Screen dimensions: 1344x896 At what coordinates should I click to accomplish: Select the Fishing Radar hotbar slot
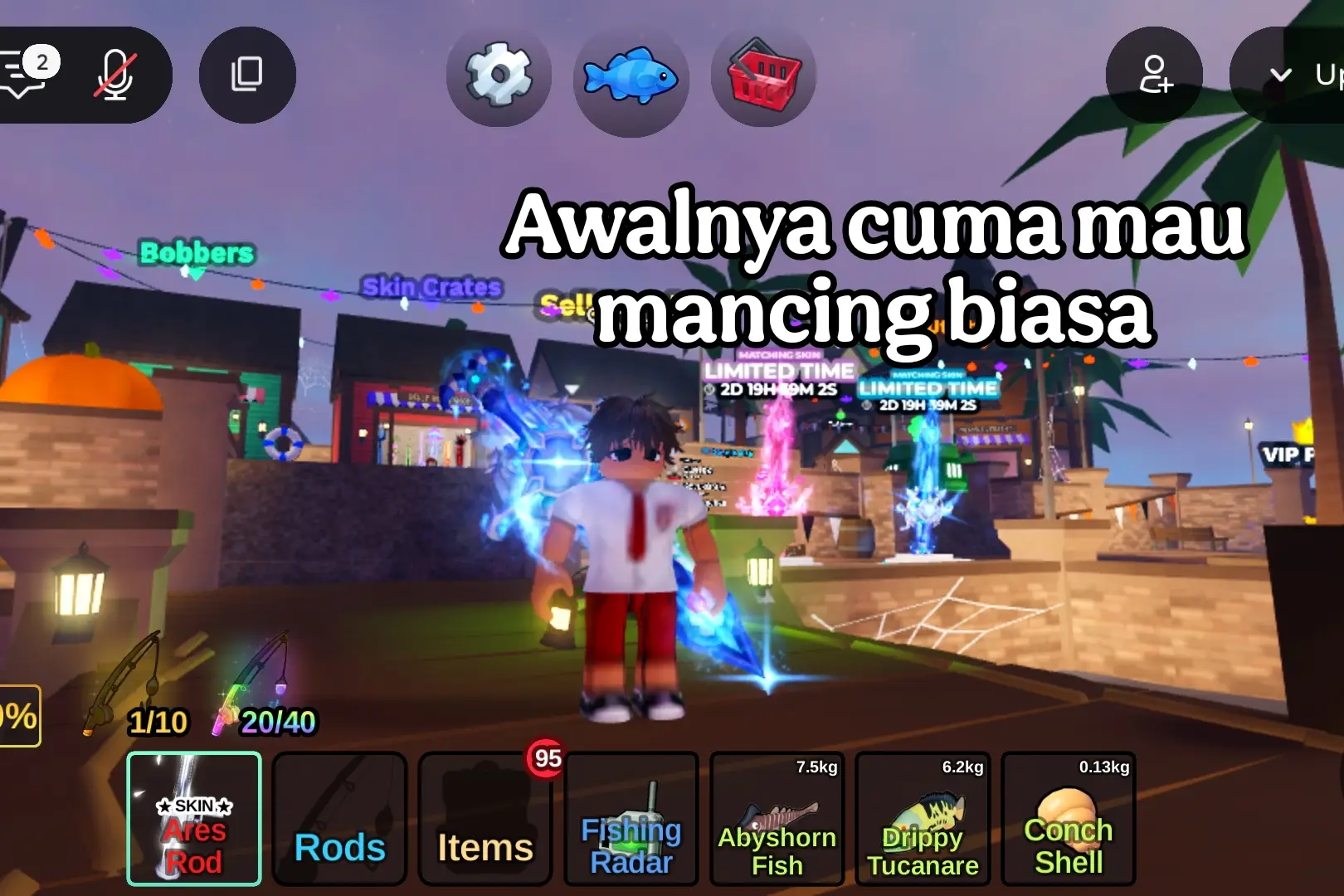point(631,820)
